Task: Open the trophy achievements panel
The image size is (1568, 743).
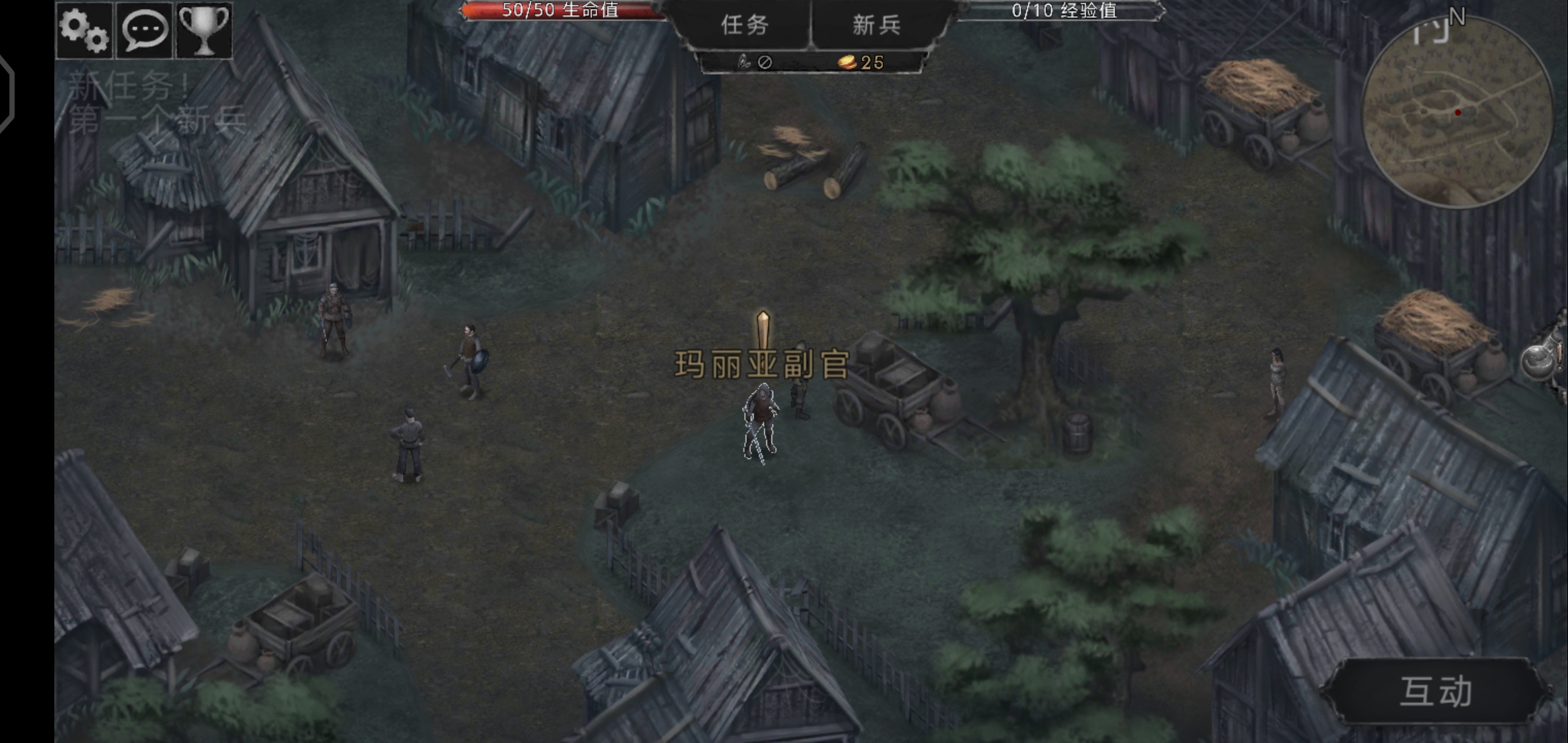Action: click(x=204, y=29)
